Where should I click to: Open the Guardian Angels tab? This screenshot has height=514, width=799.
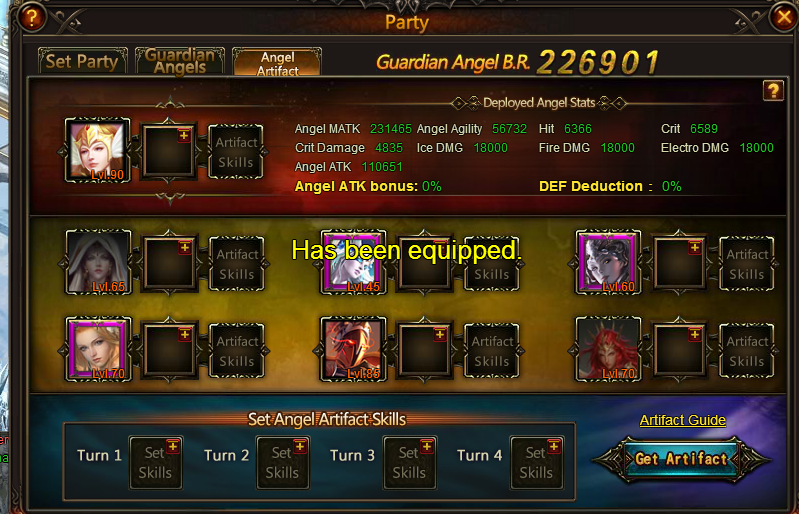[x=176, y=61]
